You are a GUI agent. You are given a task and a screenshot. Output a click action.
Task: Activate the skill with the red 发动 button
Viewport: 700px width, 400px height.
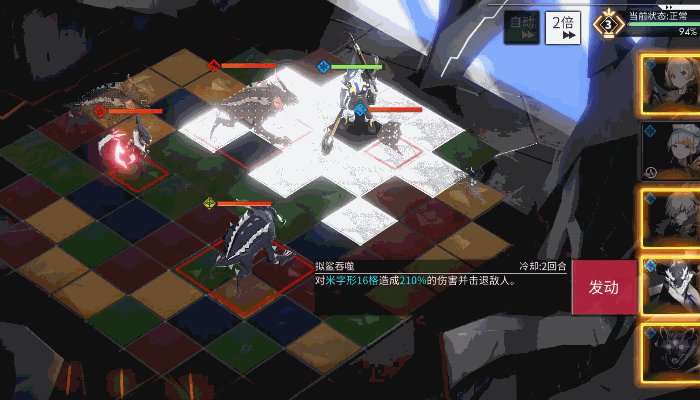pyautogui.click(x=603, y=288)
